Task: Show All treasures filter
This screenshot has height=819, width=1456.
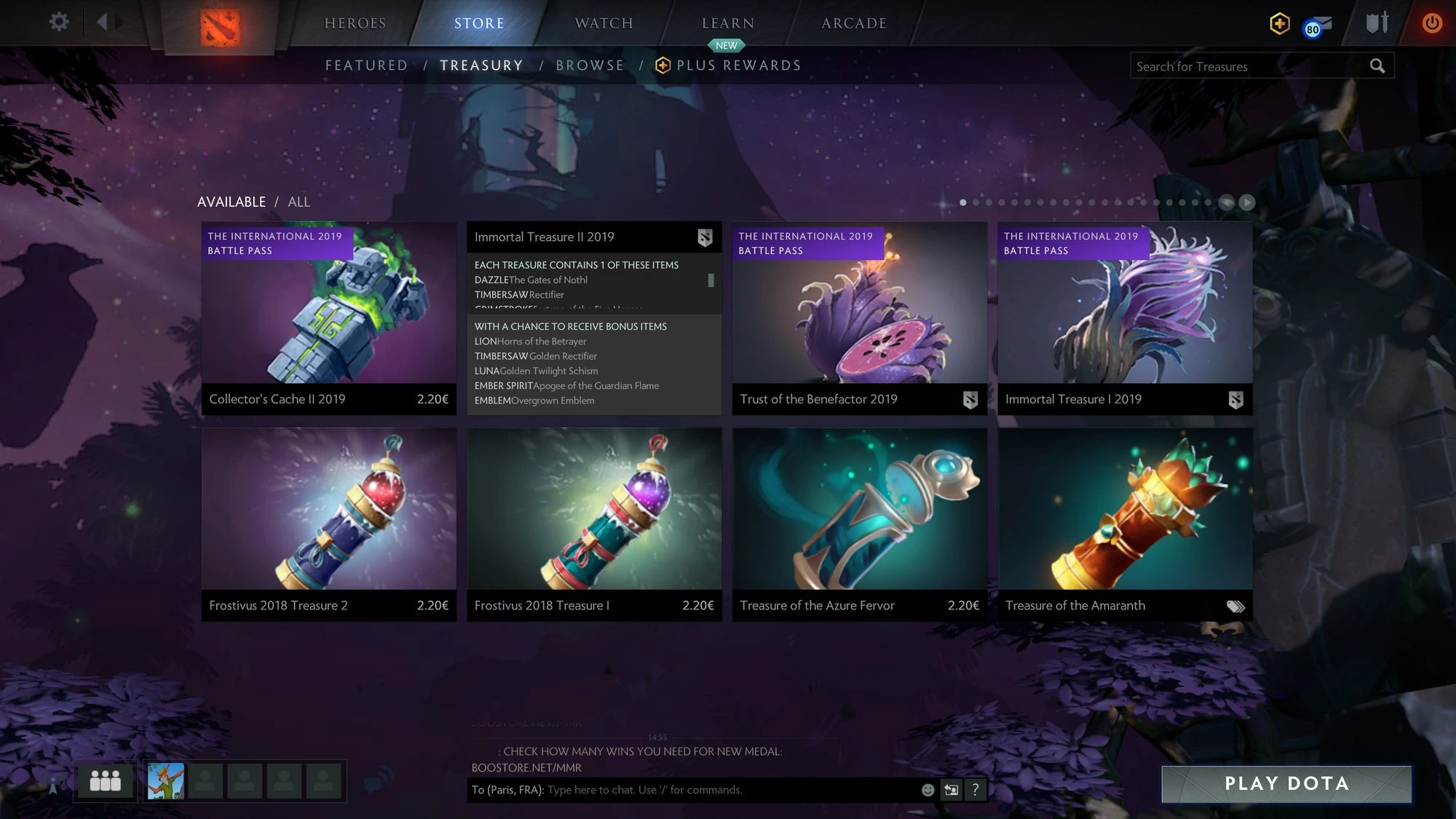Action: pos(298,202)
